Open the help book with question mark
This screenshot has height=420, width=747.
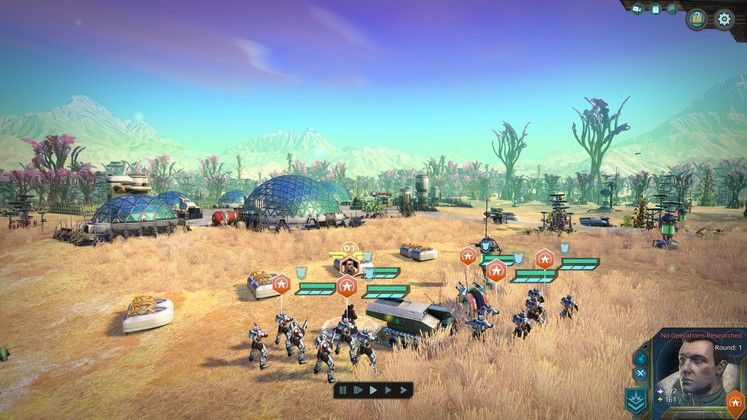coord(696,18)
